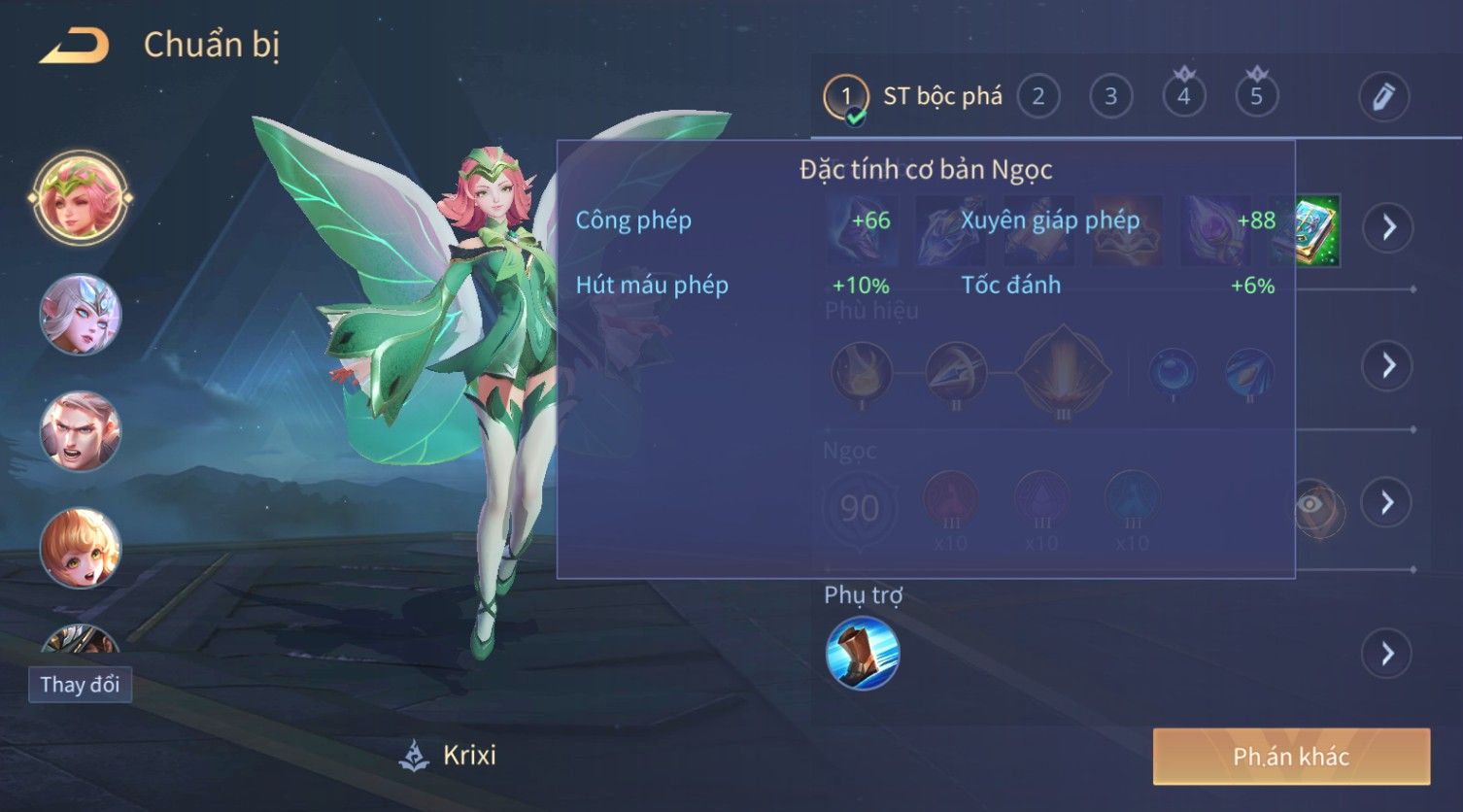Image resolution: width=1463 pixels, height=812 pixels.
Task: Edit preset with the pencil icon
Action: [1383, 96]
